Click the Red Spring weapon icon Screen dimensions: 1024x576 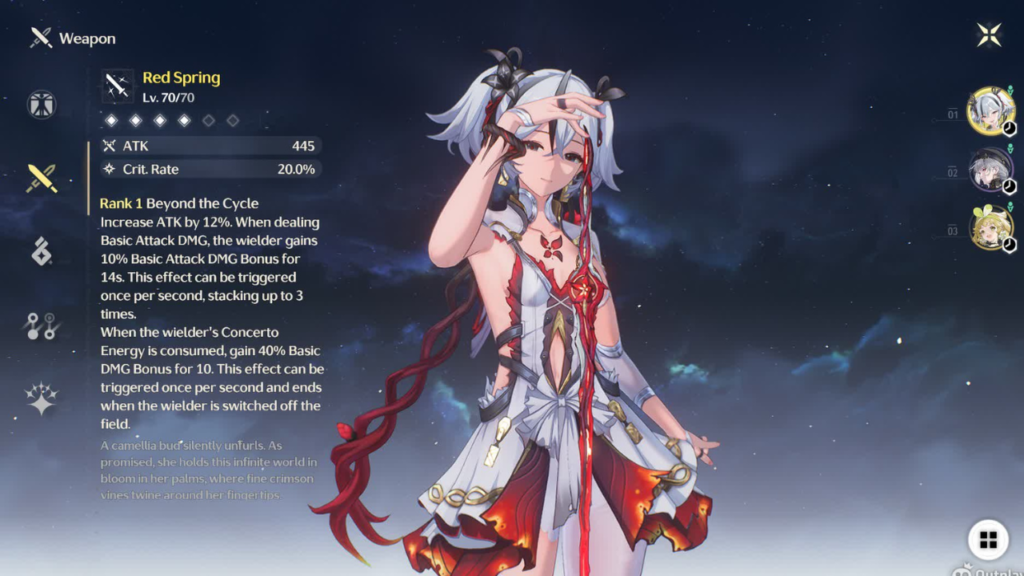118,87
